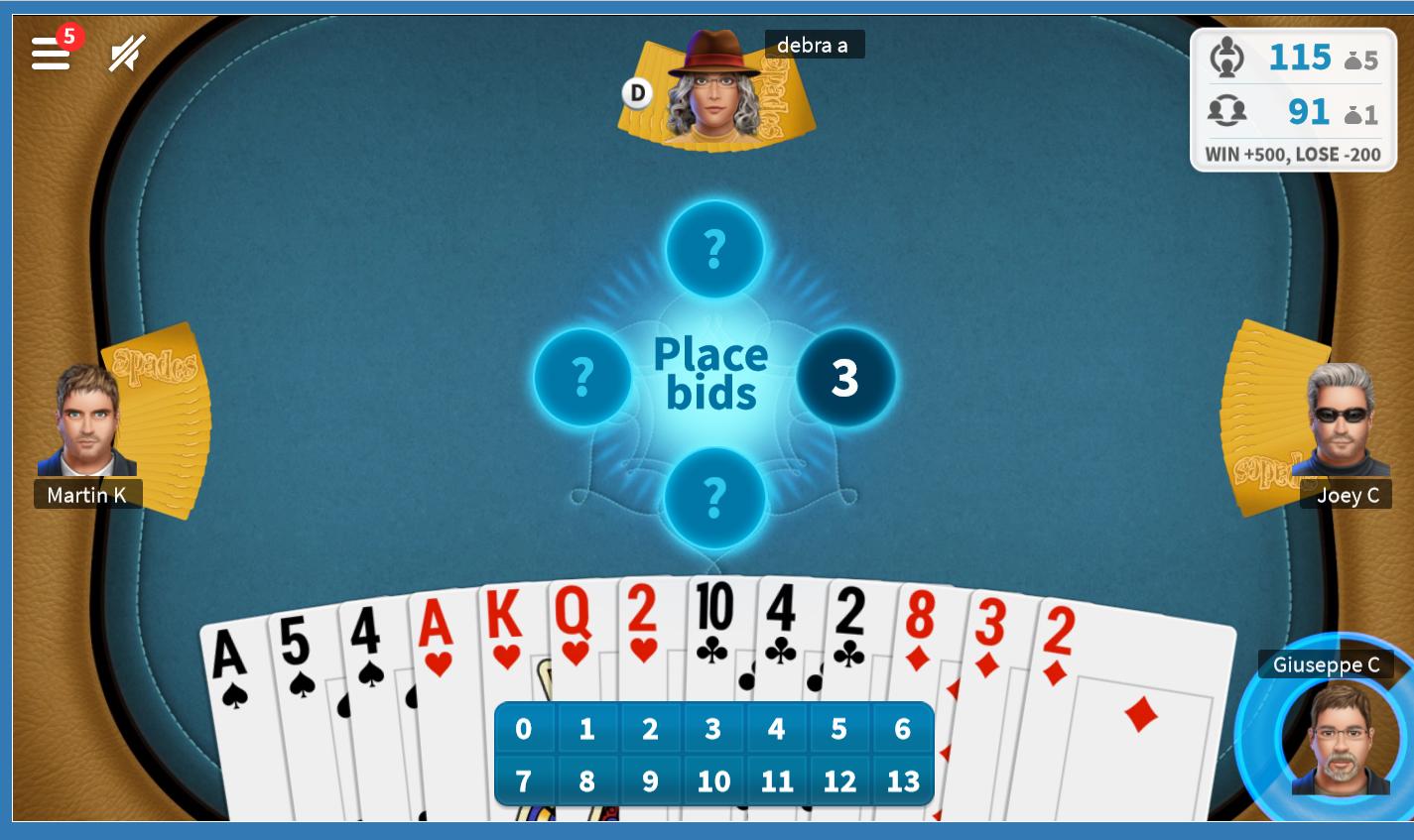Pick bid number 13
Screen dimensions: 1414x840
coord(902,780)
